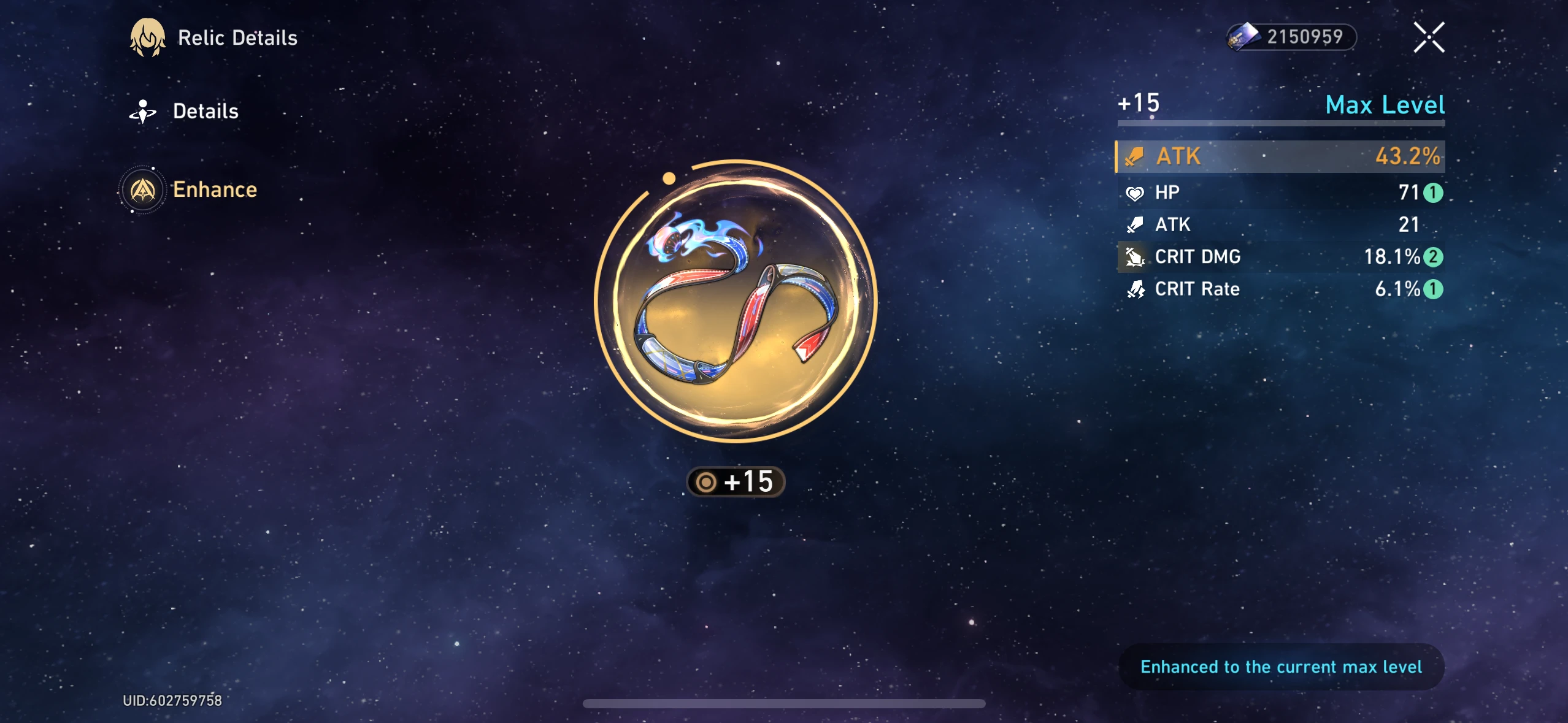Click the character portrait icon next to Relic Details
This screenshot has height=723, width=1568.
click(x=147, y=37)
